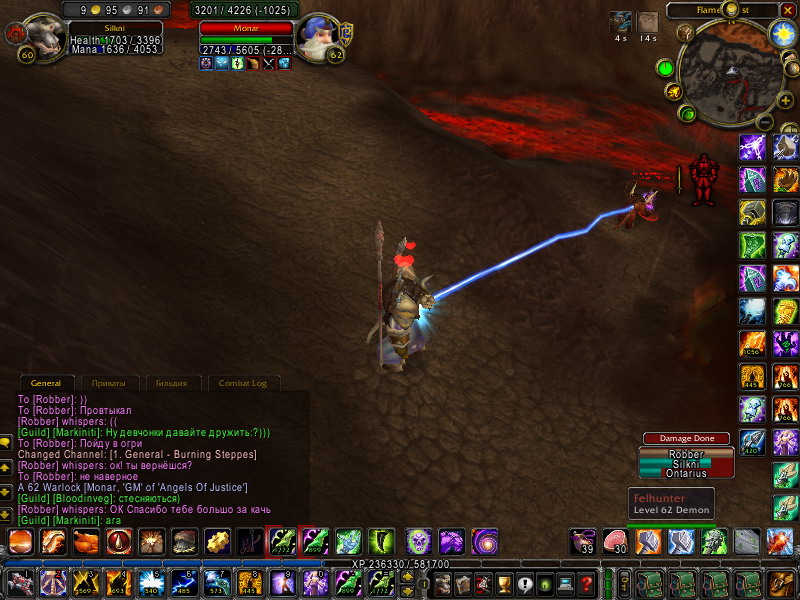800x600 pixels.
Task: Switch to the General chat tab
Action: 46,383
